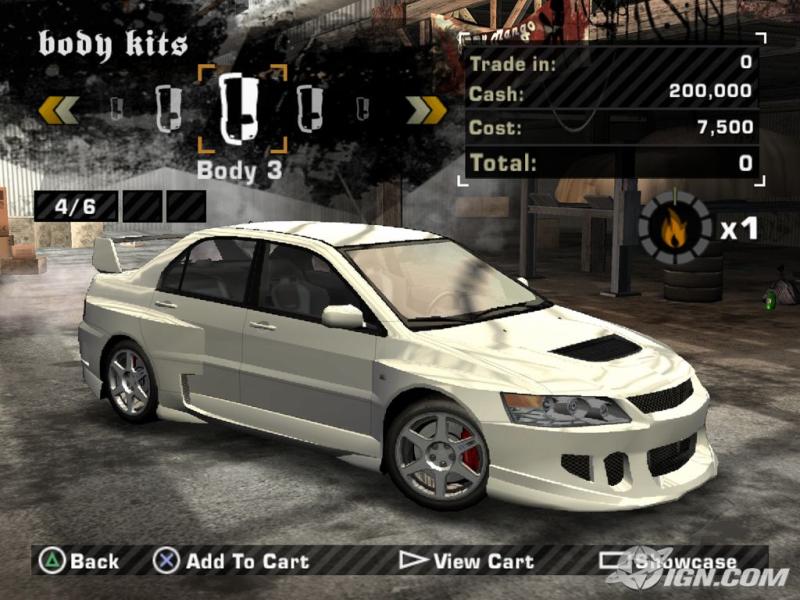
Task: Choose the body kit thumbnail just before Body 3
Action: pyautogui.click(x=169, y=107)
